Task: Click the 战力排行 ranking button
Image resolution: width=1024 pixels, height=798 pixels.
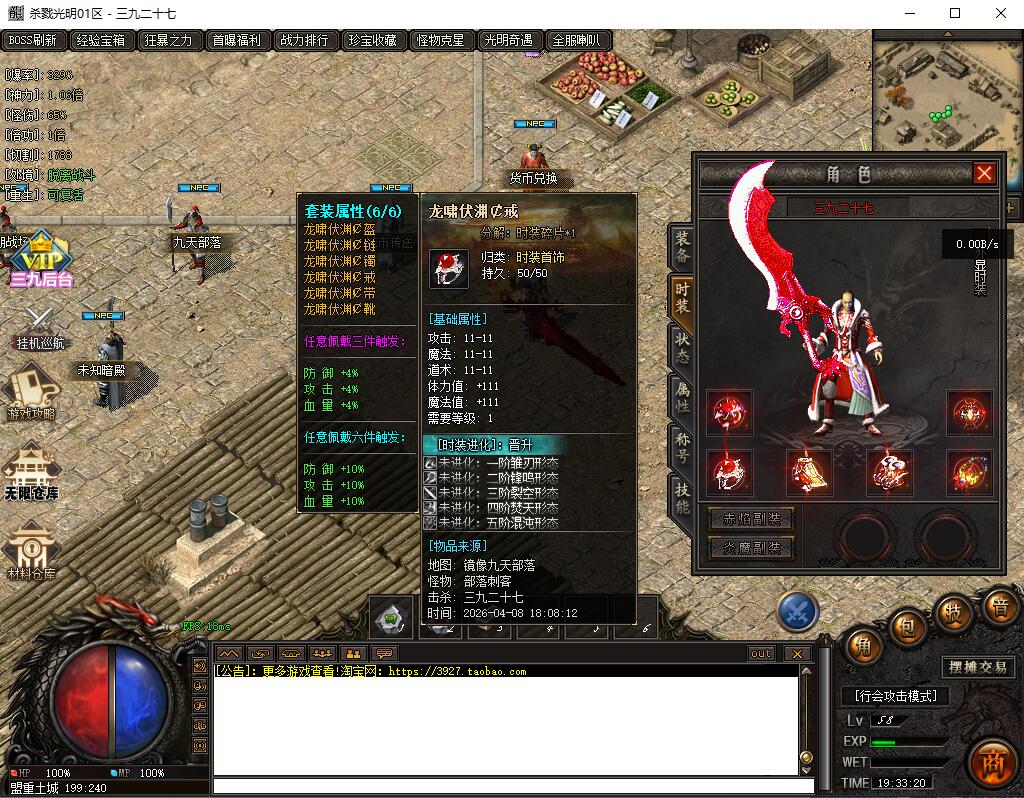Action: point(304,41)
